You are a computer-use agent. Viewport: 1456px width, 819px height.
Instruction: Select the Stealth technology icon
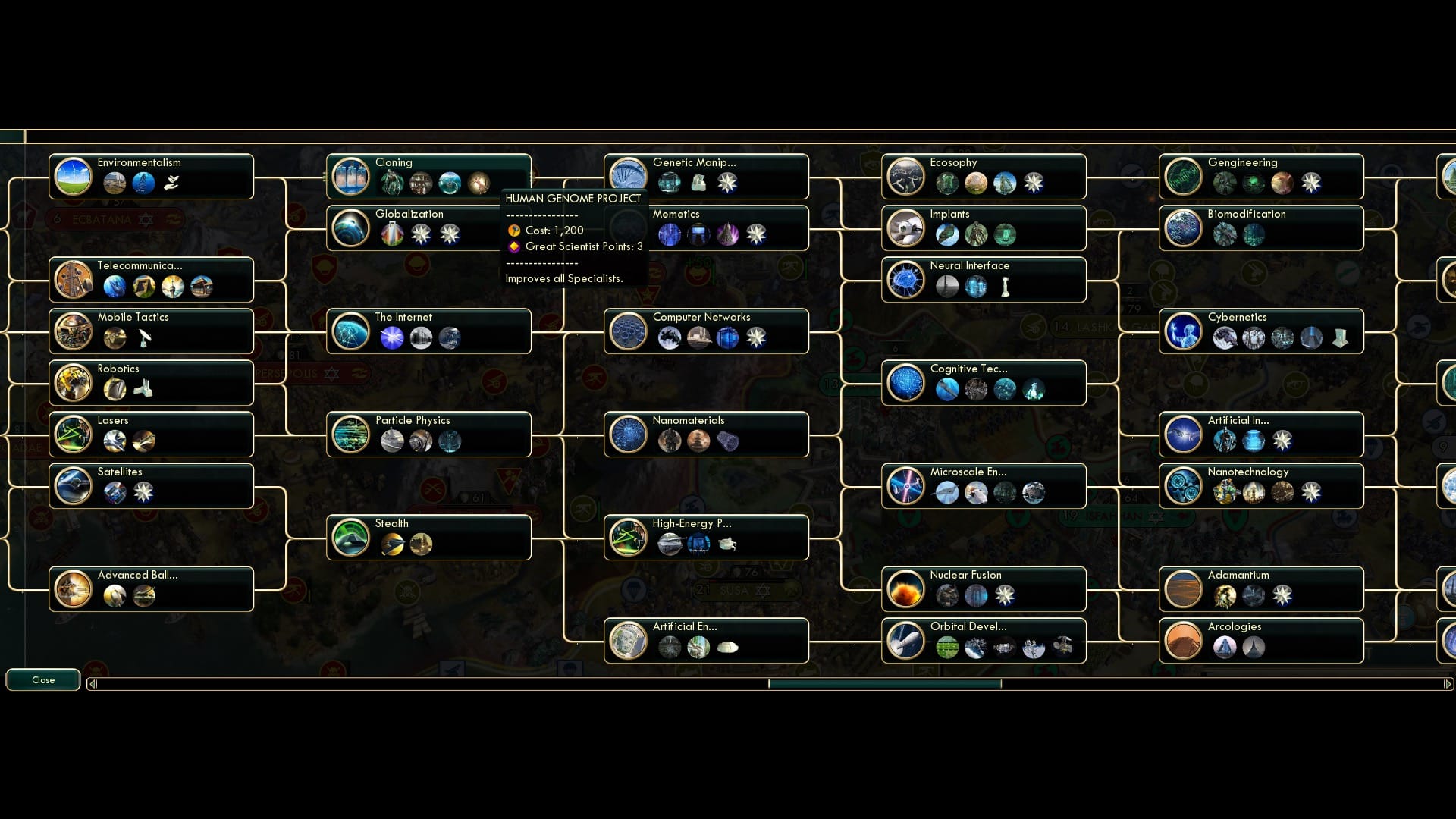pos(351,537)
